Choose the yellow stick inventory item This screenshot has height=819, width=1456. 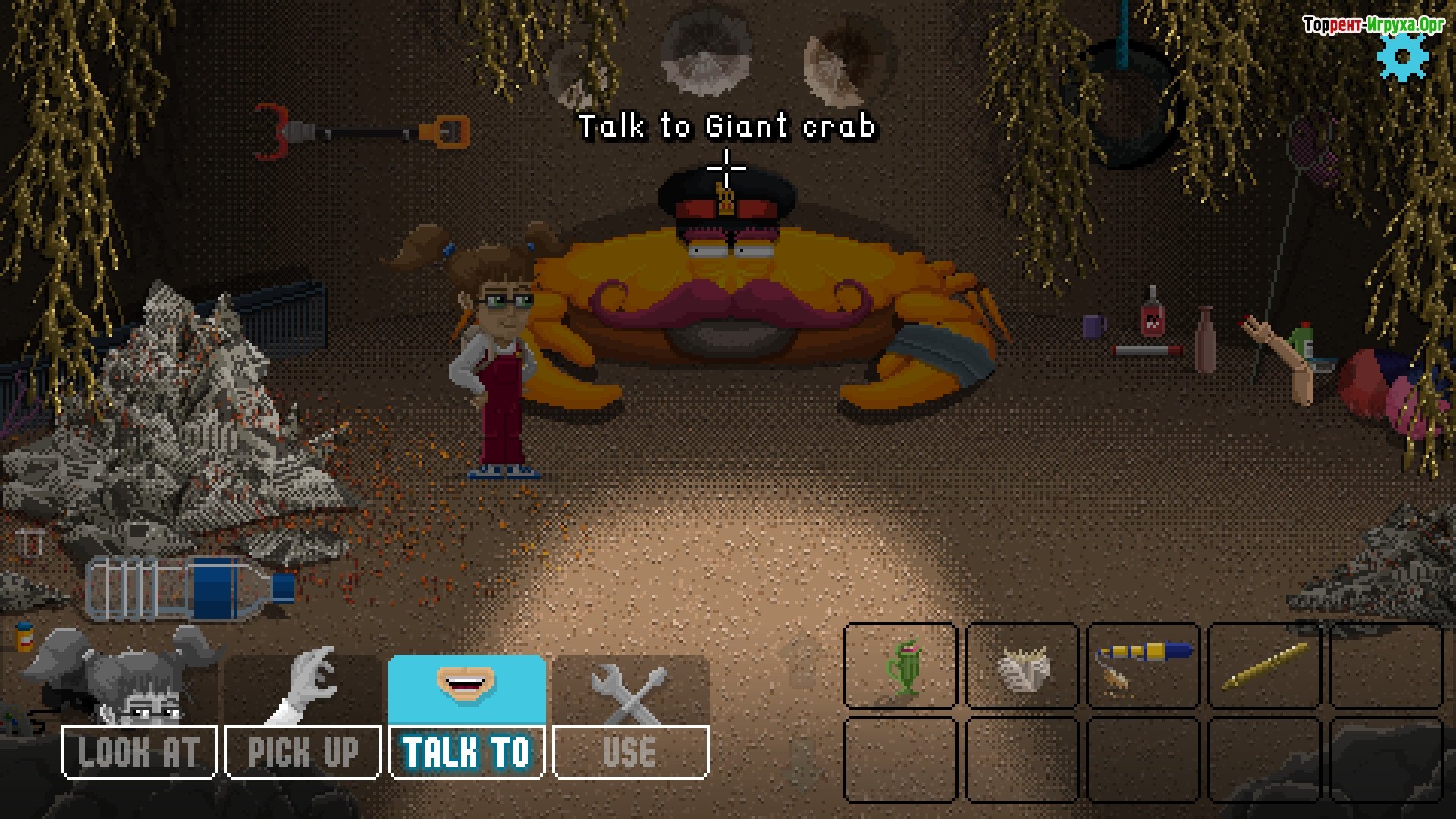(1265, 666)
